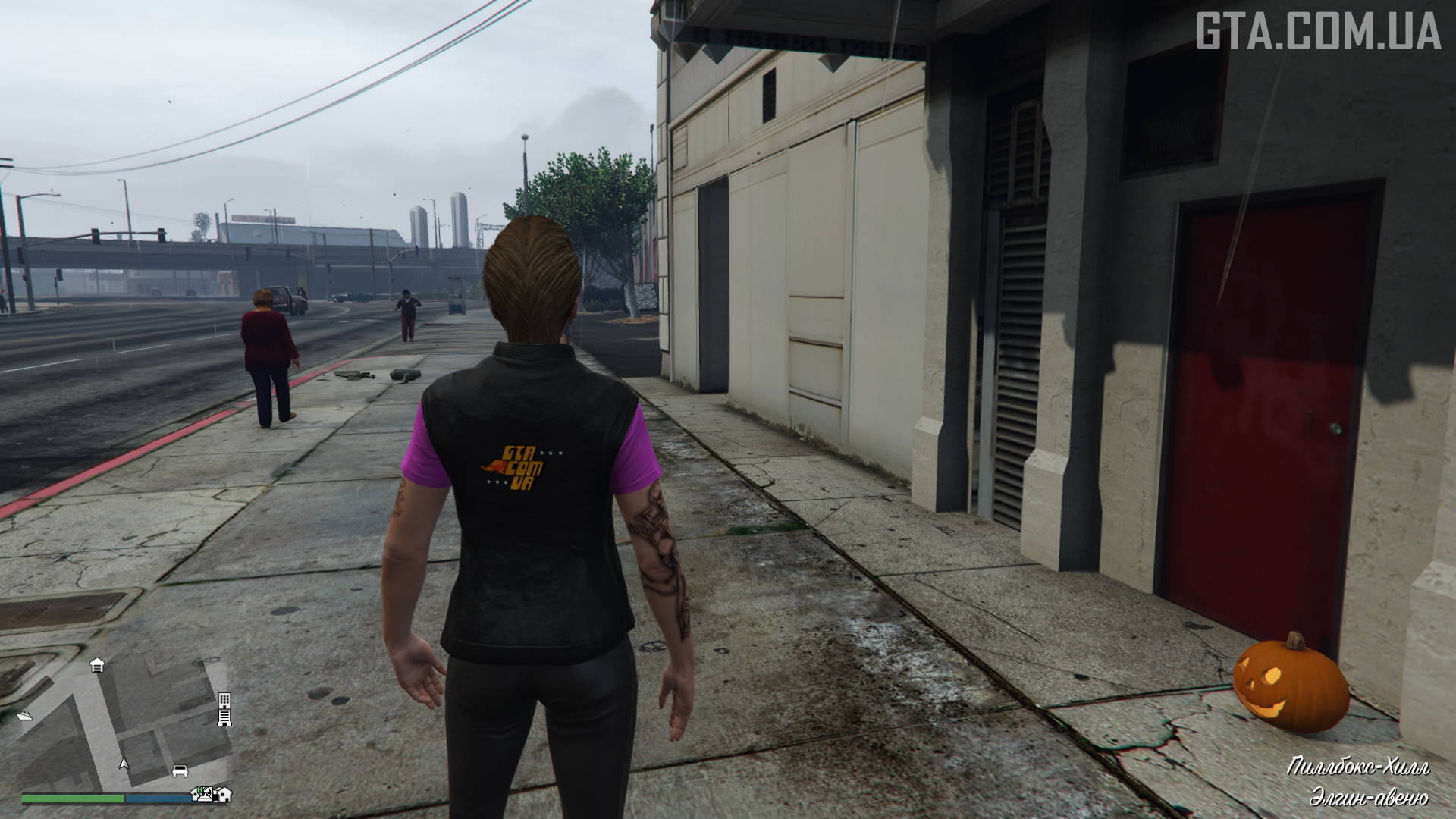Click the garage marker on the minimap
The width and height of the screenshot is (1456, 819).
pyautogui.click(x=97, y=665)
